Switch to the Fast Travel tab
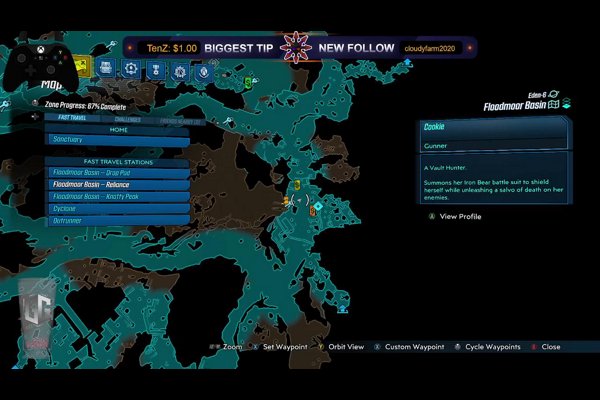 point(70,116)
